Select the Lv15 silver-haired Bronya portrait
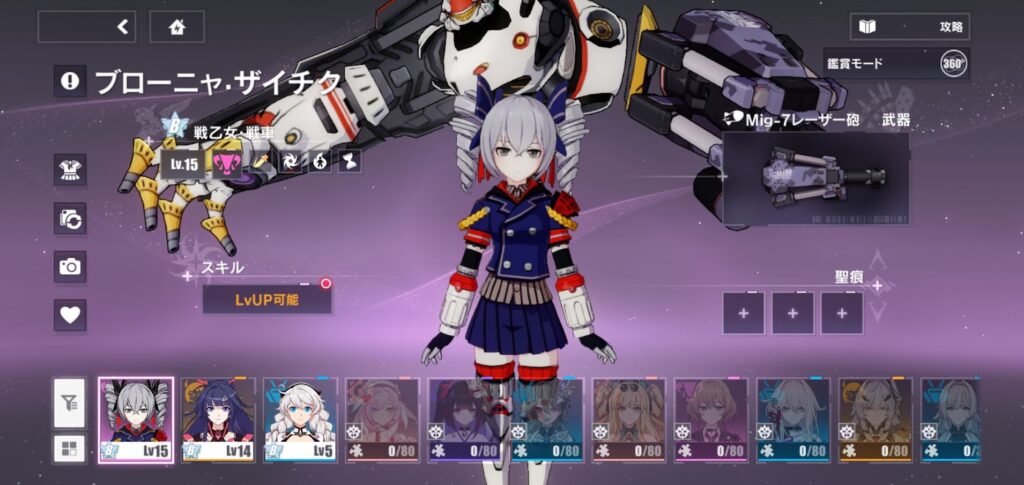 click(x=136, y=420)
